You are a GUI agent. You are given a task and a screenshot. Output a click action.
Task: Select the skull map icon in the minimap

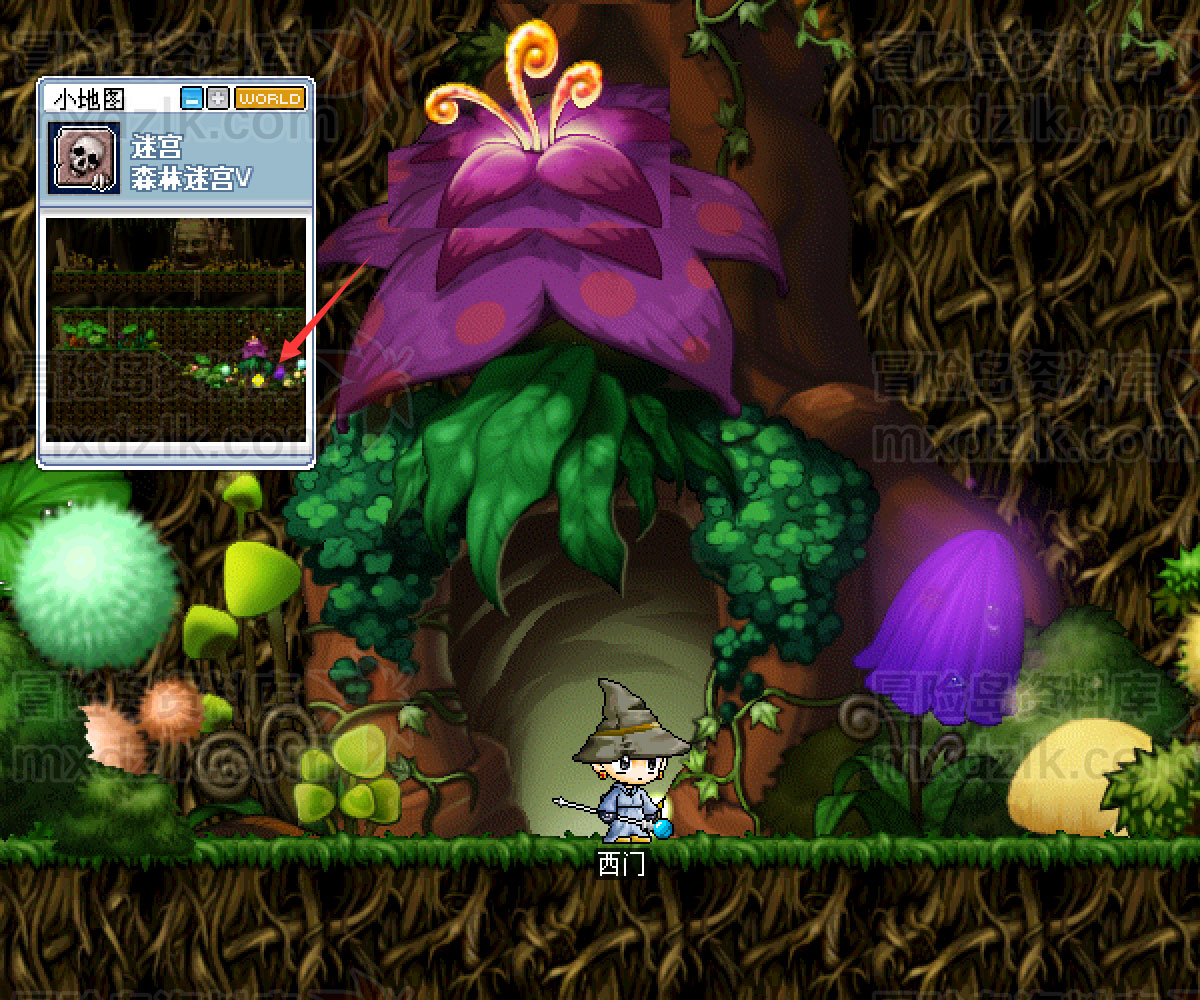(85, 157)
